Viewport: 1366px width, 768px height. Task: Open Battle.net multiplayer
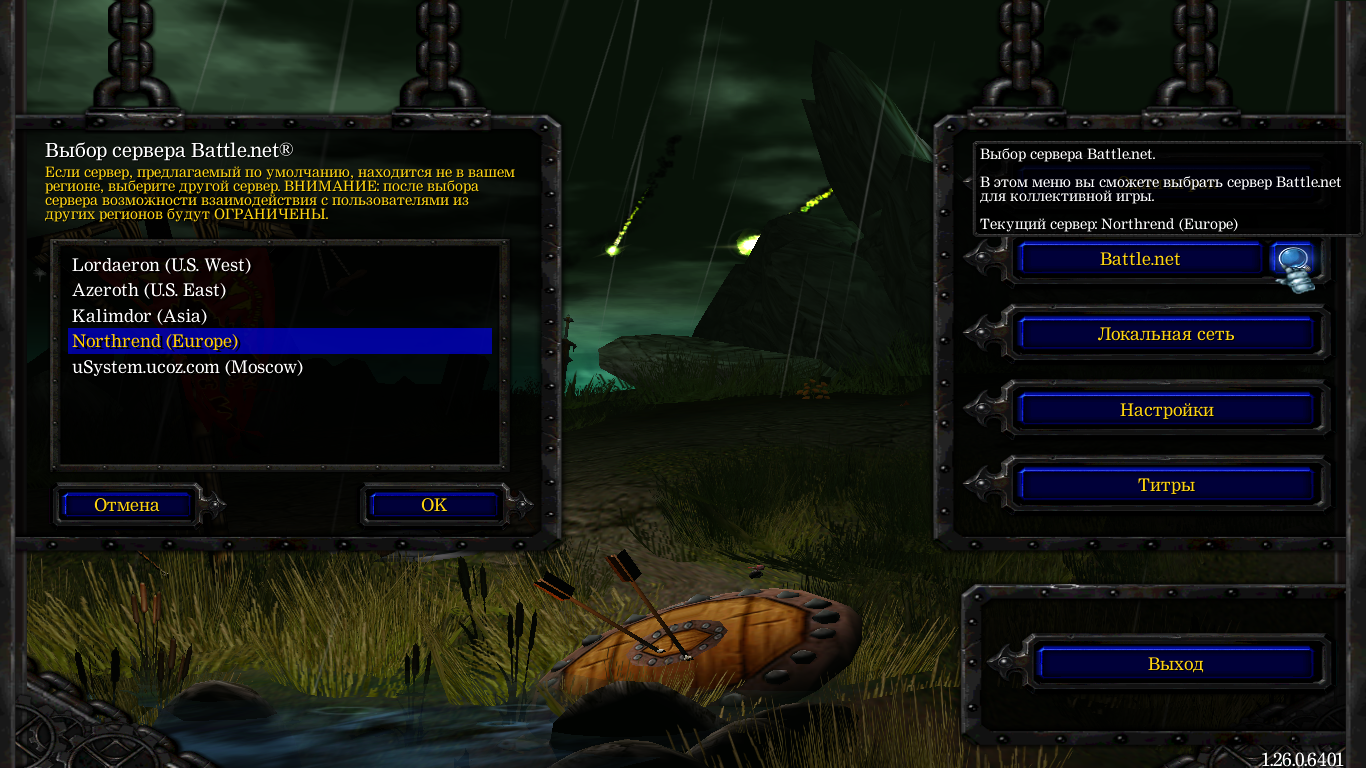[1139, 259]
